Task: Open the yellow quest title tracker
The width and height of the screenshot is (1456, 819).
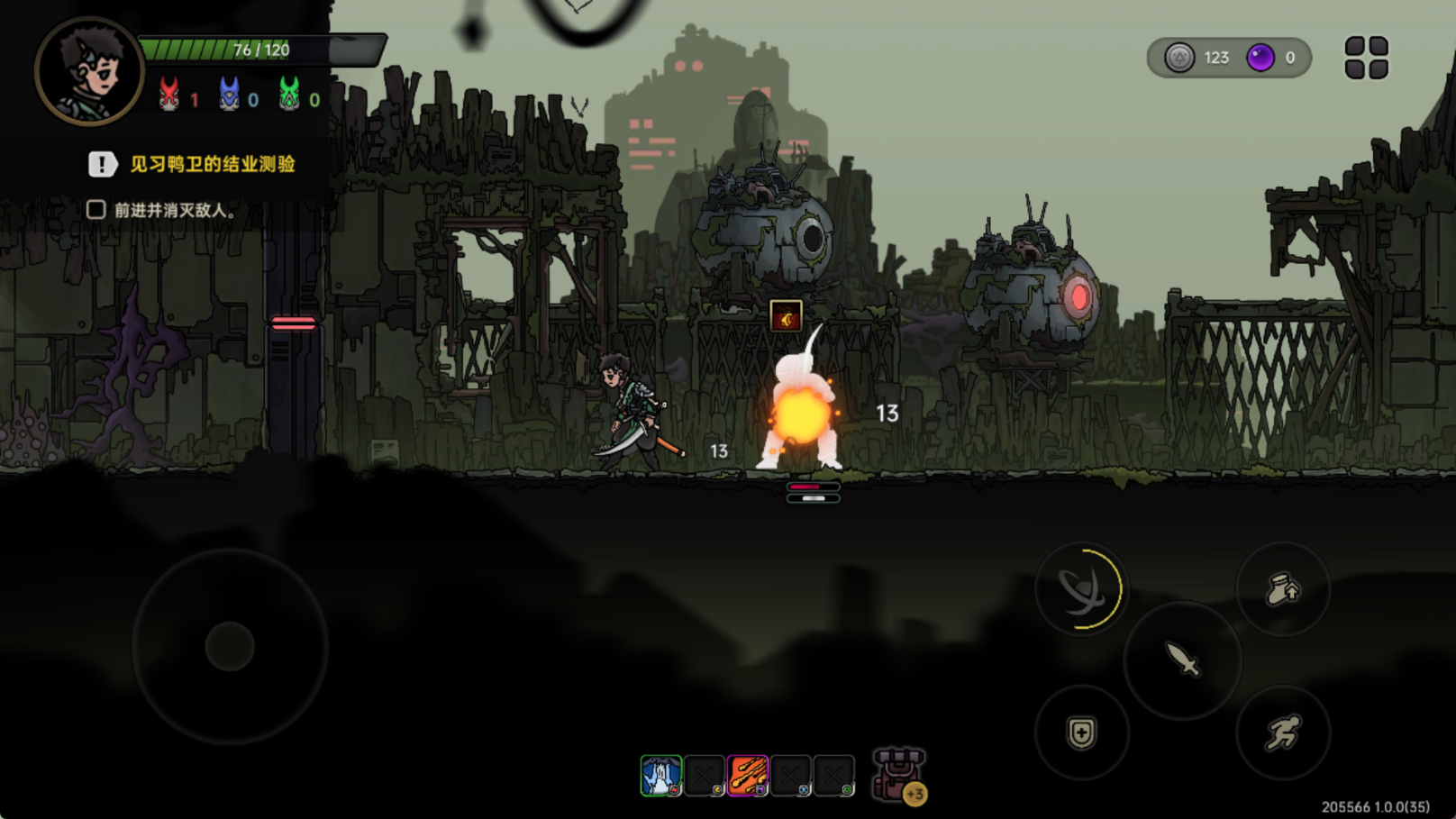Action: point(213,164)
